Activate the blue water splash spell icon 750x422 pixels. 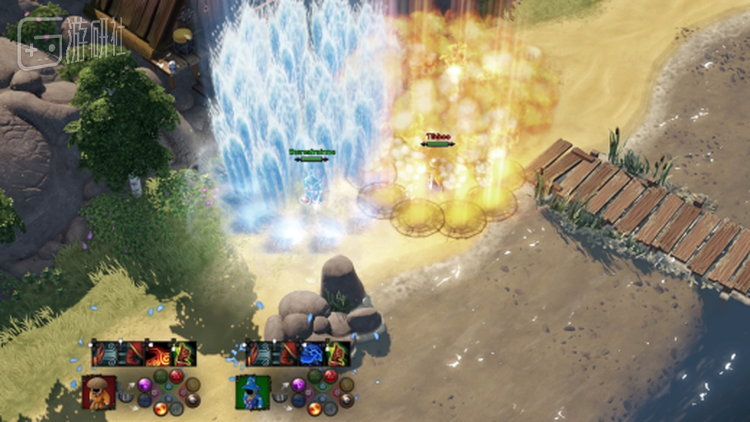pos(312,353)
